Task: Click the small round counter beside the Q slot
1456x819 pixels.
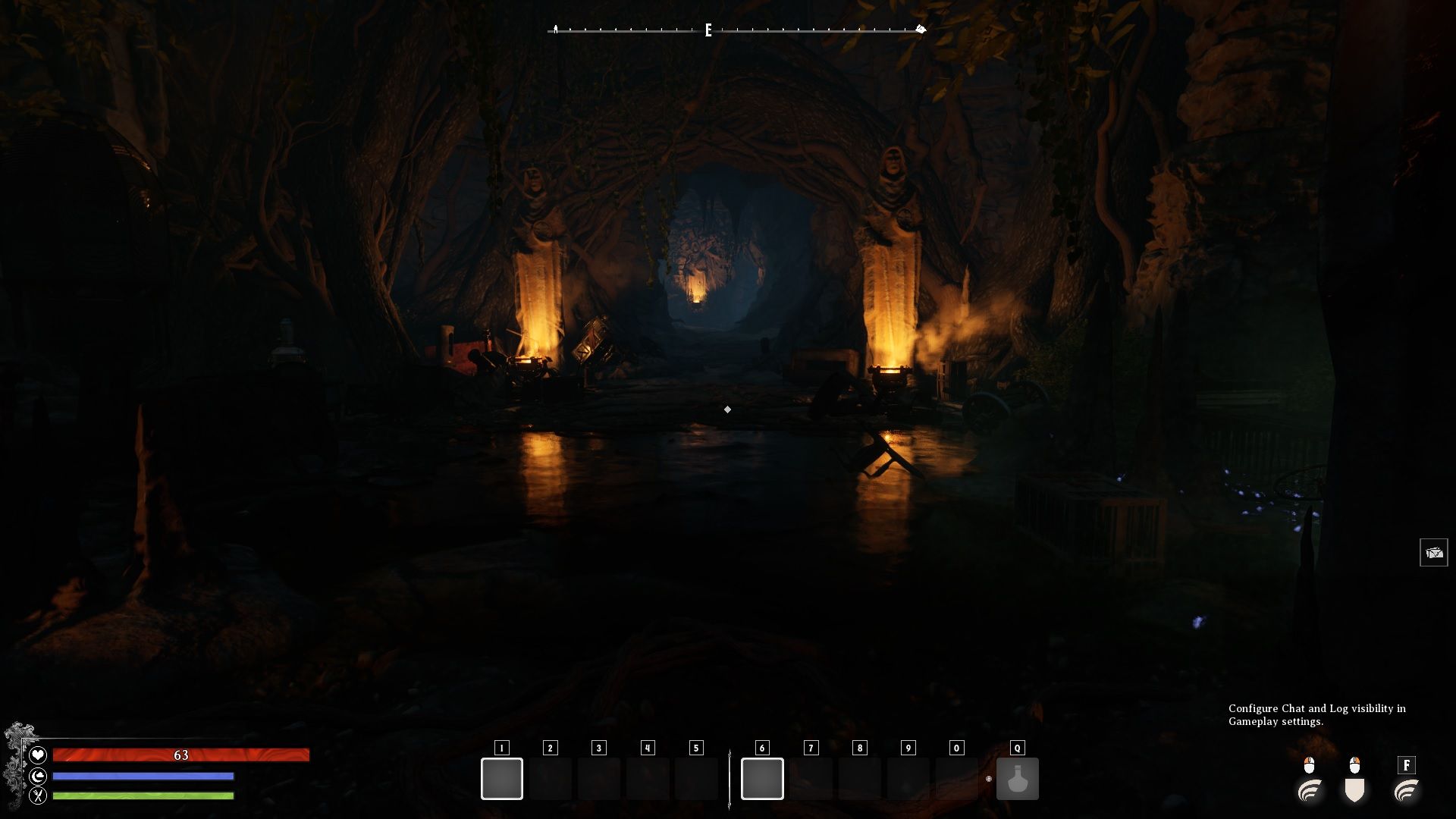Action: click(x=990, y=778)
